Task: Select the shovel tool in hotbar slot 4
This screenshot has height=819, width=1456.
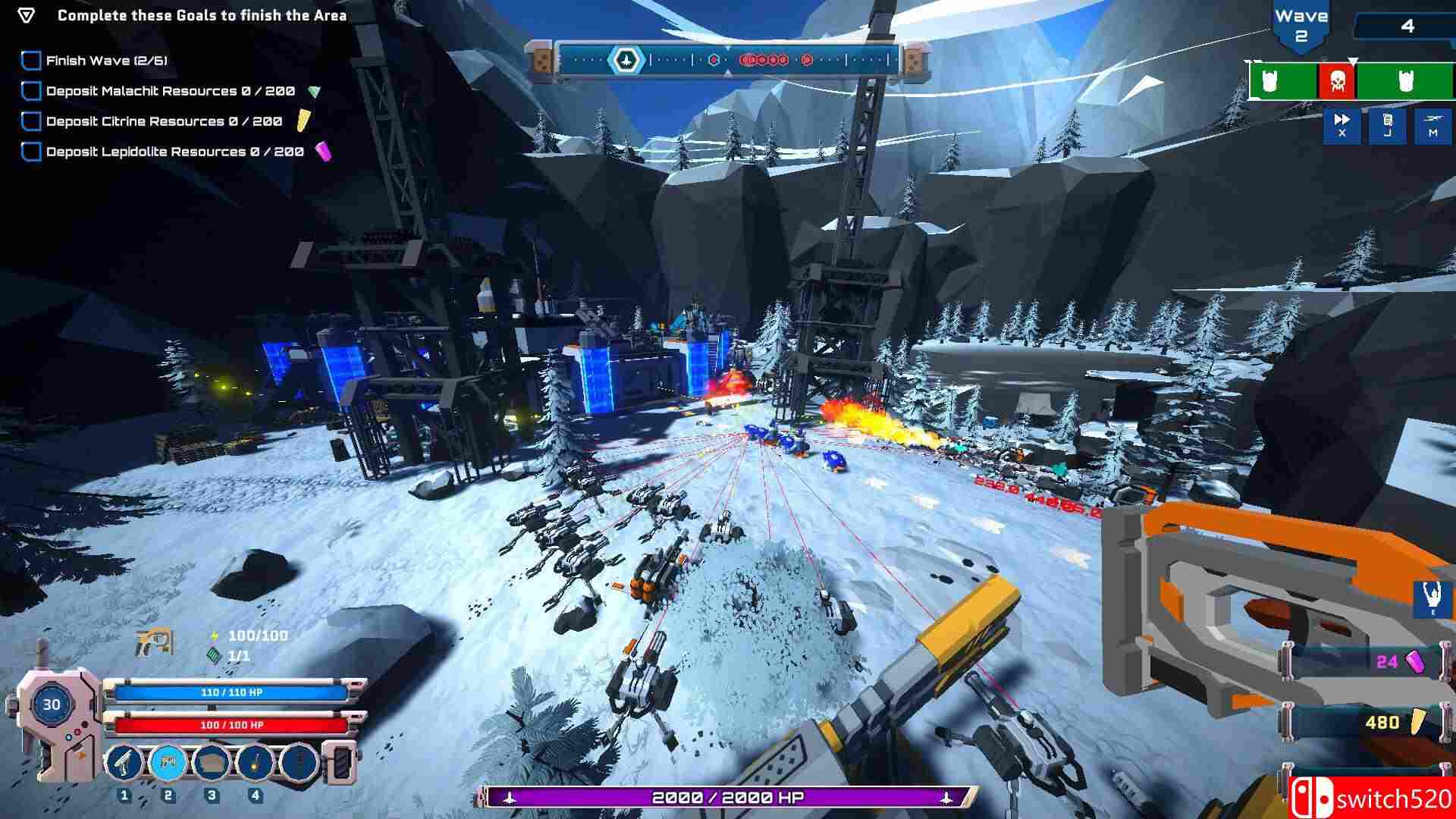Action: click(256, 762)
